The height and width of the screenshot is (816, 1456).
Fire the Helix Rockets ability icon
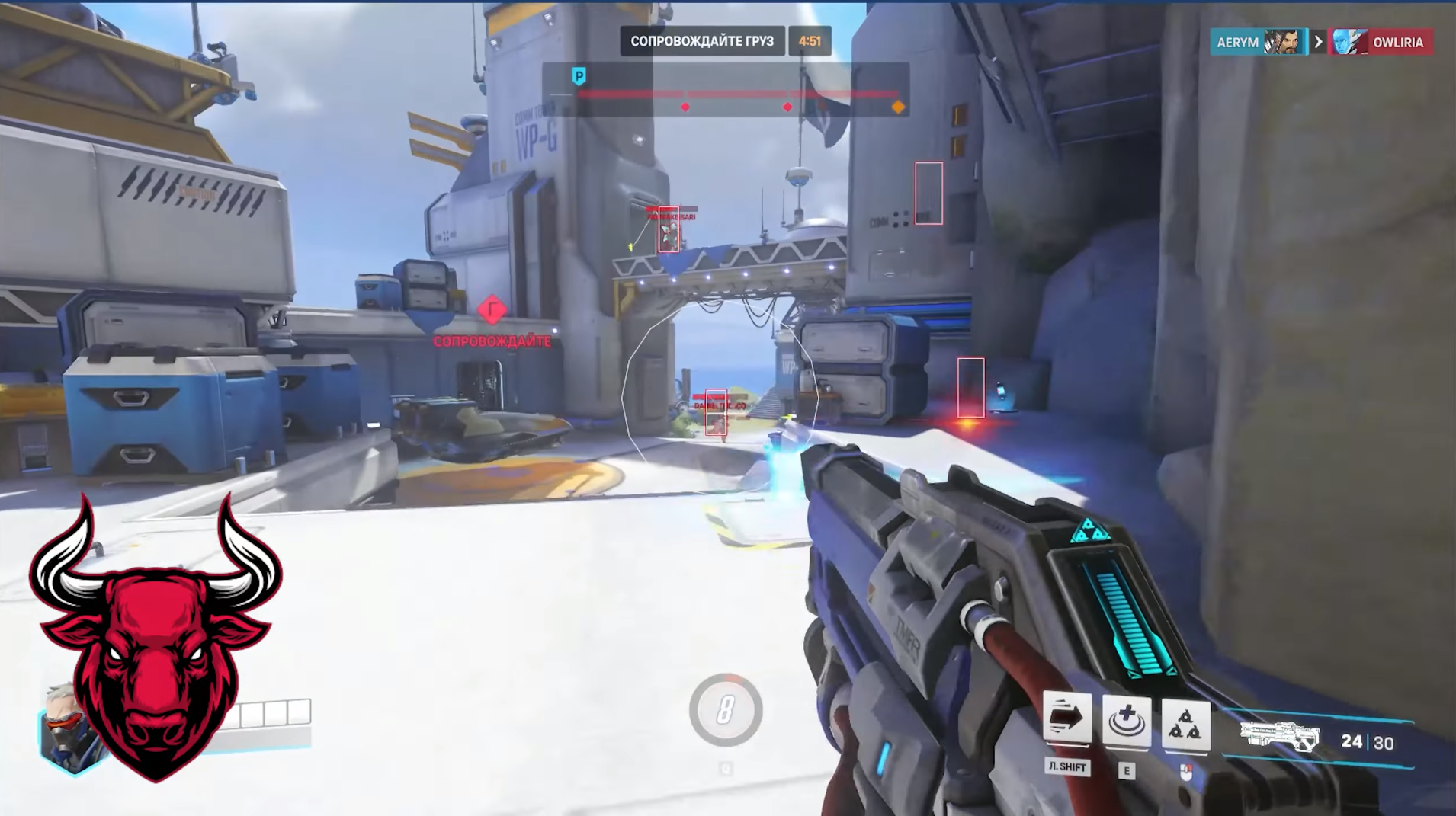click(x=1185, y=722)
